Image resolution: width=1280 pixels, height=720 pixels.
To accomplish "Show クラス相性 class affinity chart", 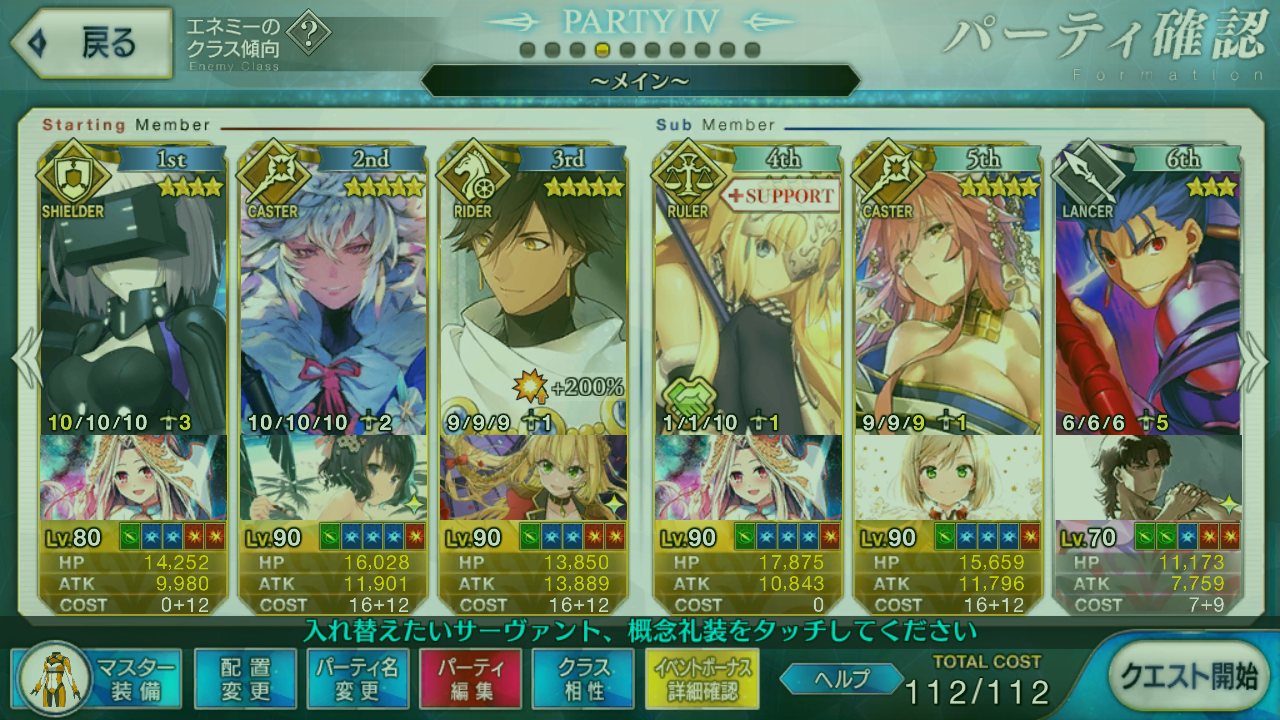I will tap(583, 679).
